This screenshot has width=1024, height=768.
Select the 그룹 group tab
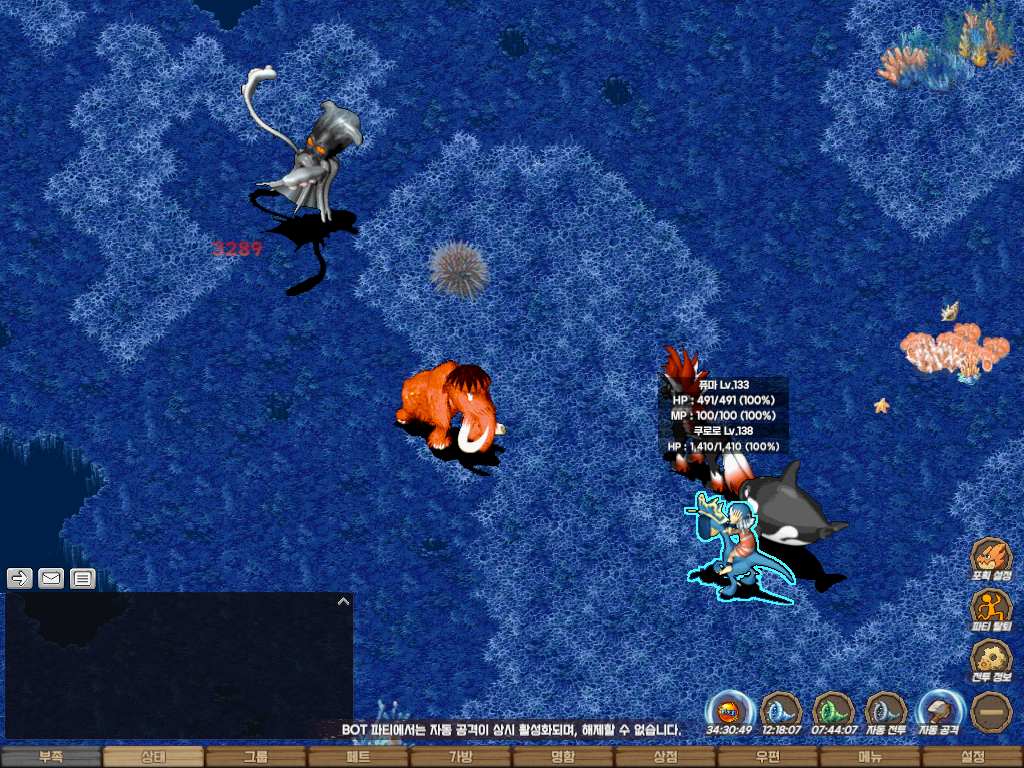pyautogui.click(x=256, y=757)
